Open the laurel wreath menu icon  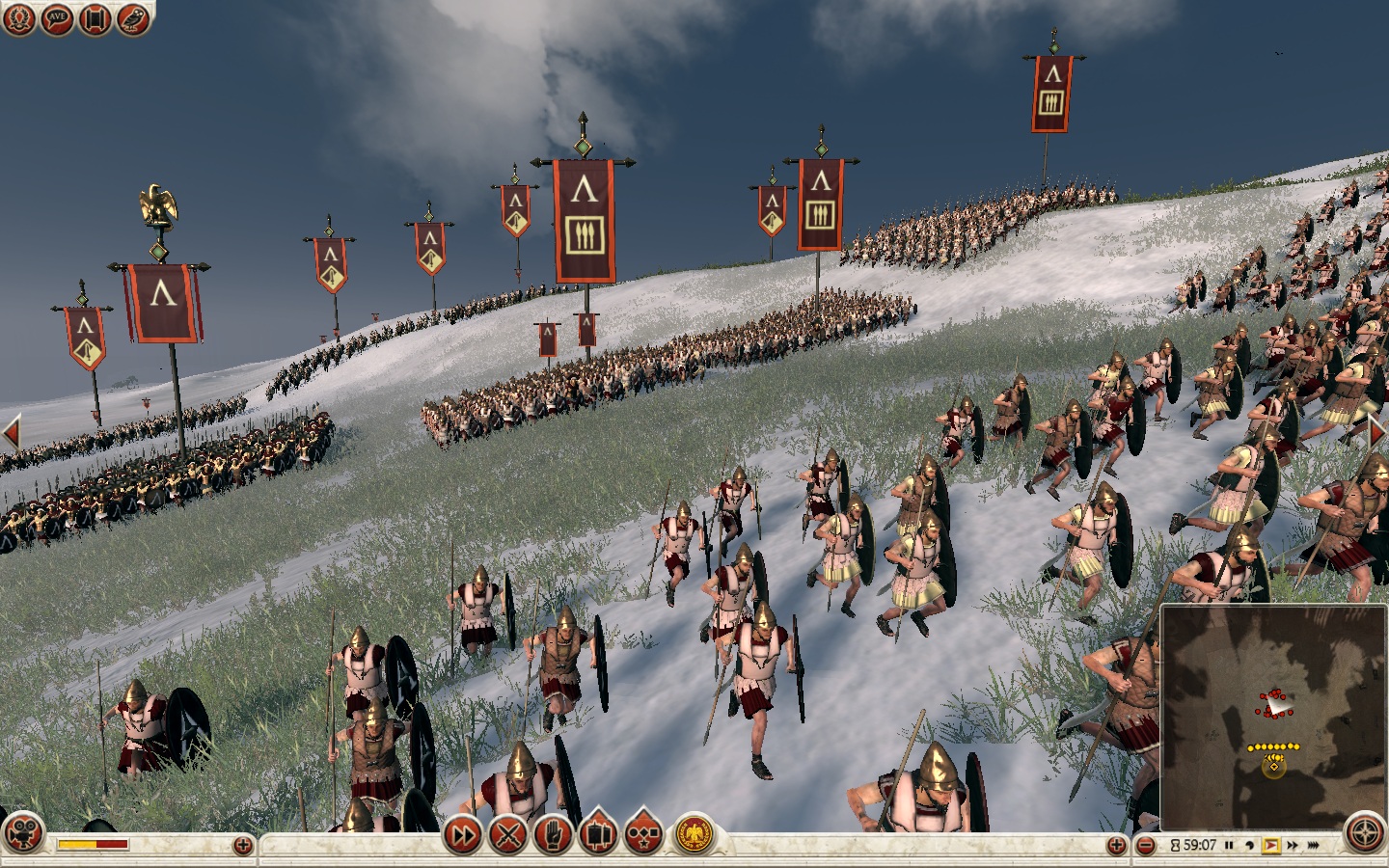coord(19,19)
